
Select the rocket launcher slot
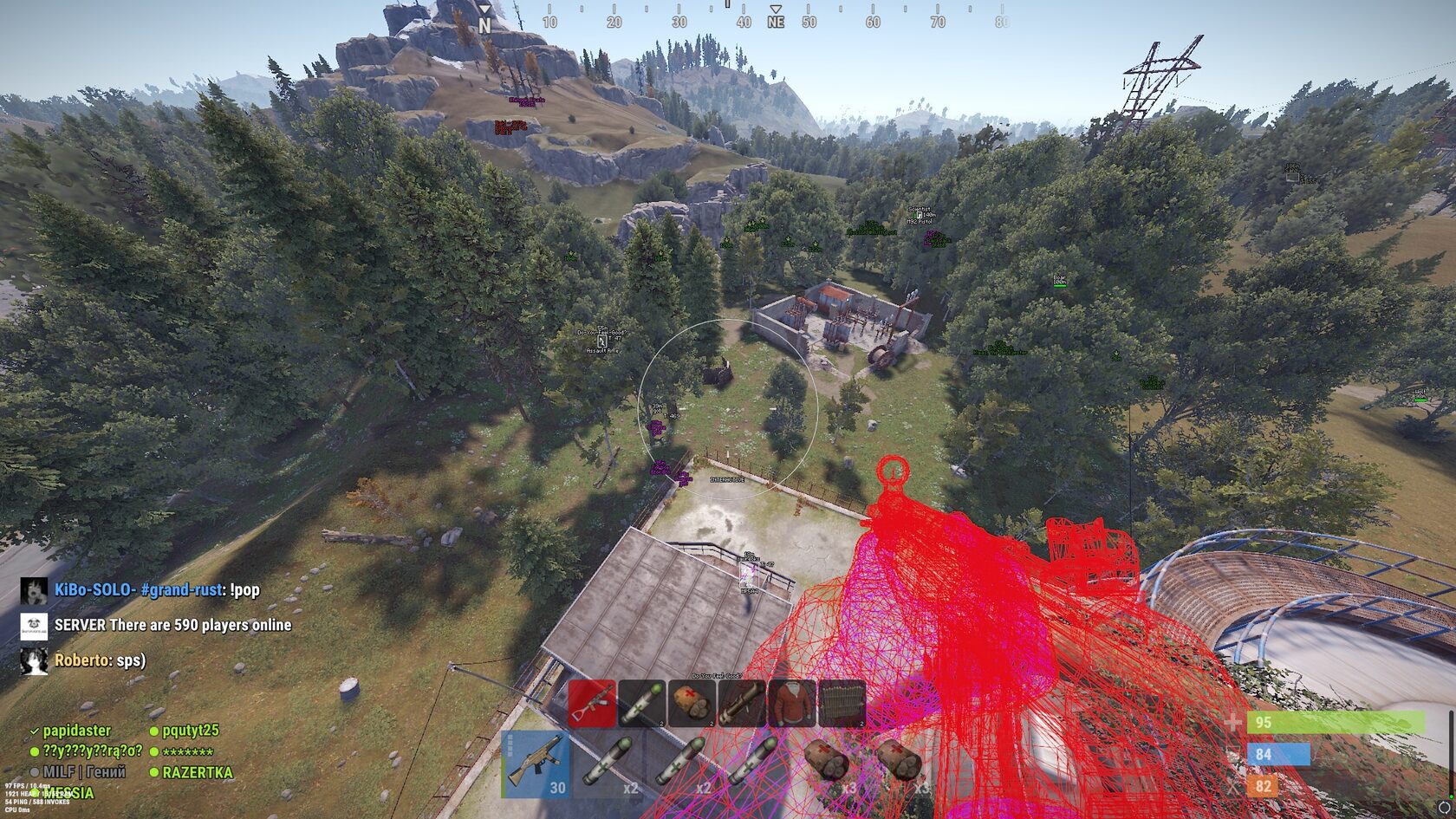(742, 703)
